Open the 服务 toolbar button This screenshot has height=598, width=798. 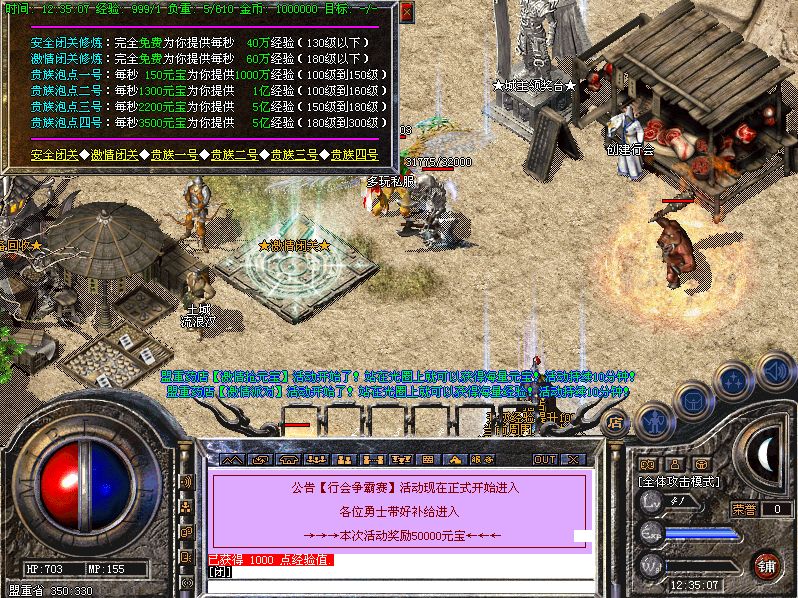click(x=475, y=460)
